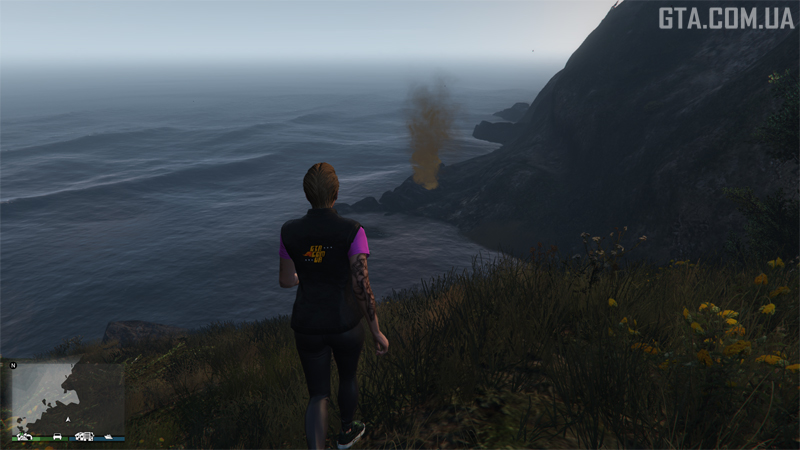800x450 pixels.
Task: Click the small car blip on minimap
Action: click(57, 436)
